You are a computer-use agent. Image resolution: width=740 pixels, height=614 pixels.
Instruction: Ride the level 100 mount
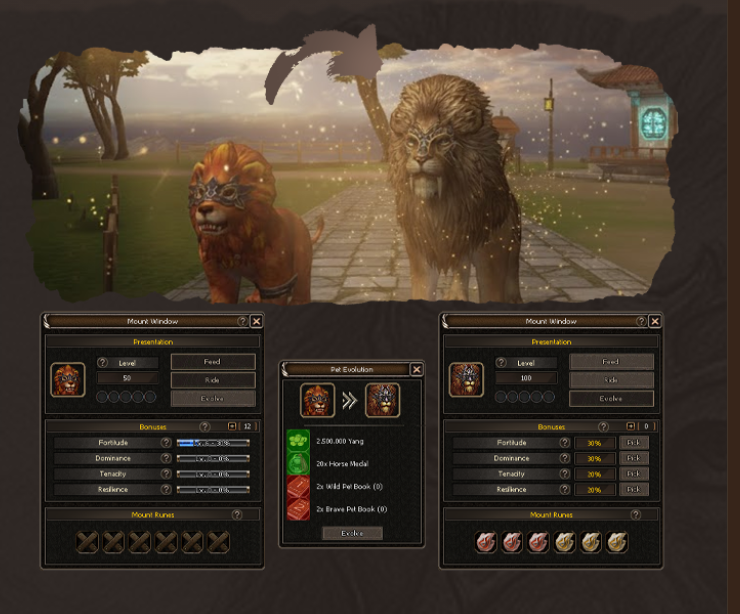click(611, 380)
